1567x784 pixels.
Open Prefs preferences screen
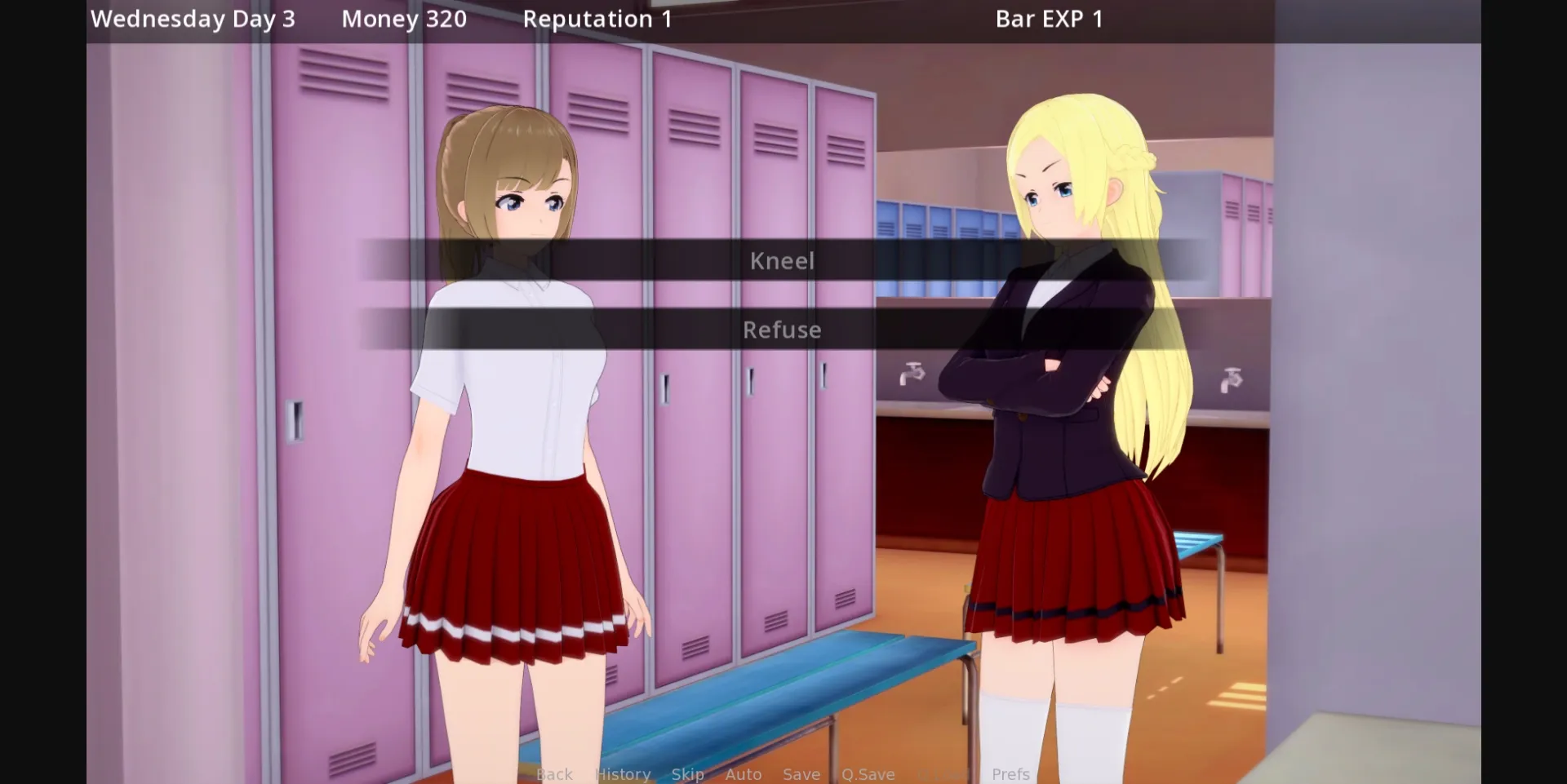click(1011, 774)
